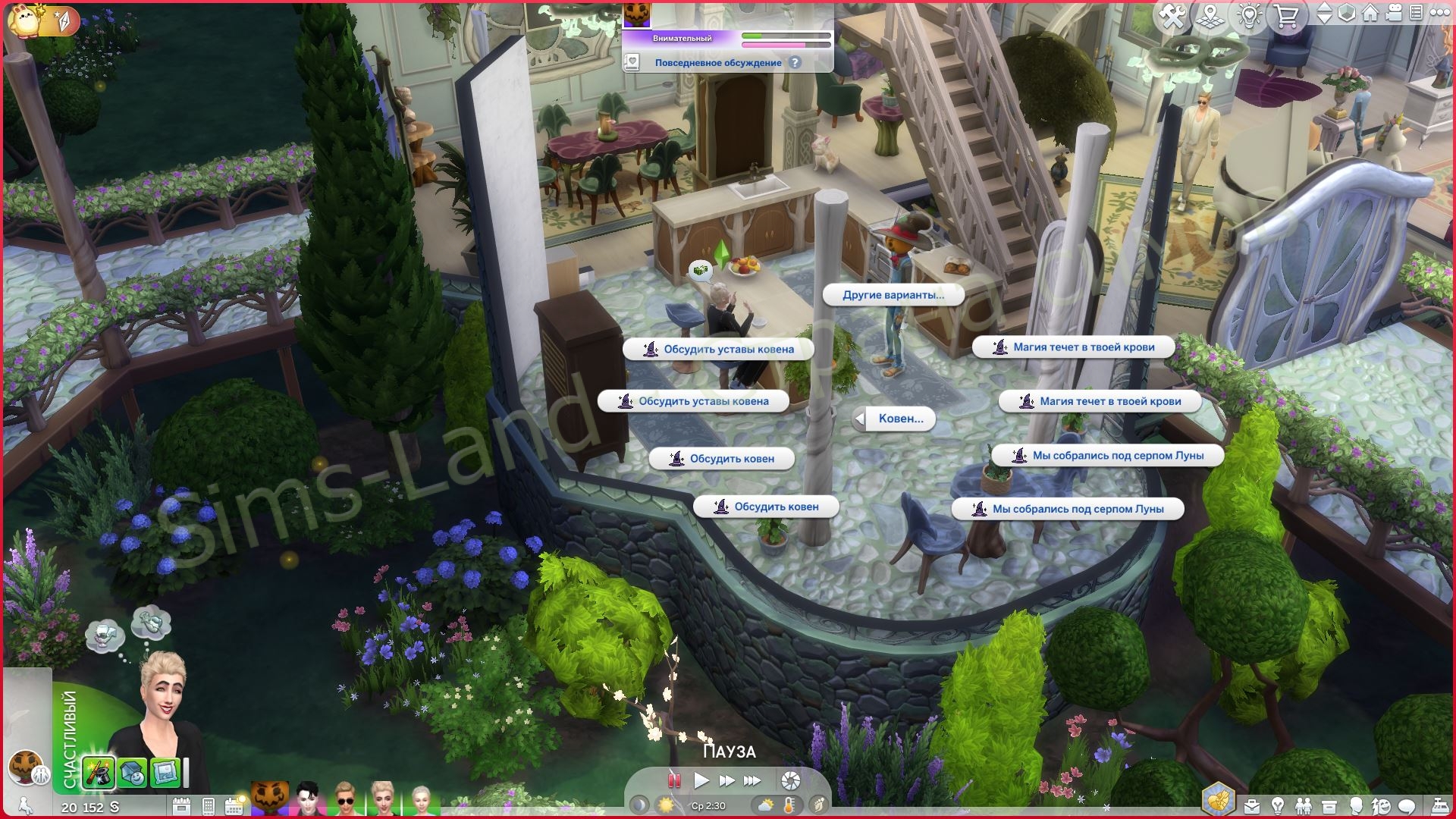Screen dimensions: 1456x819
Task: Choose the "Другие варианты..." pie menu option
Action: coord(893,295)
